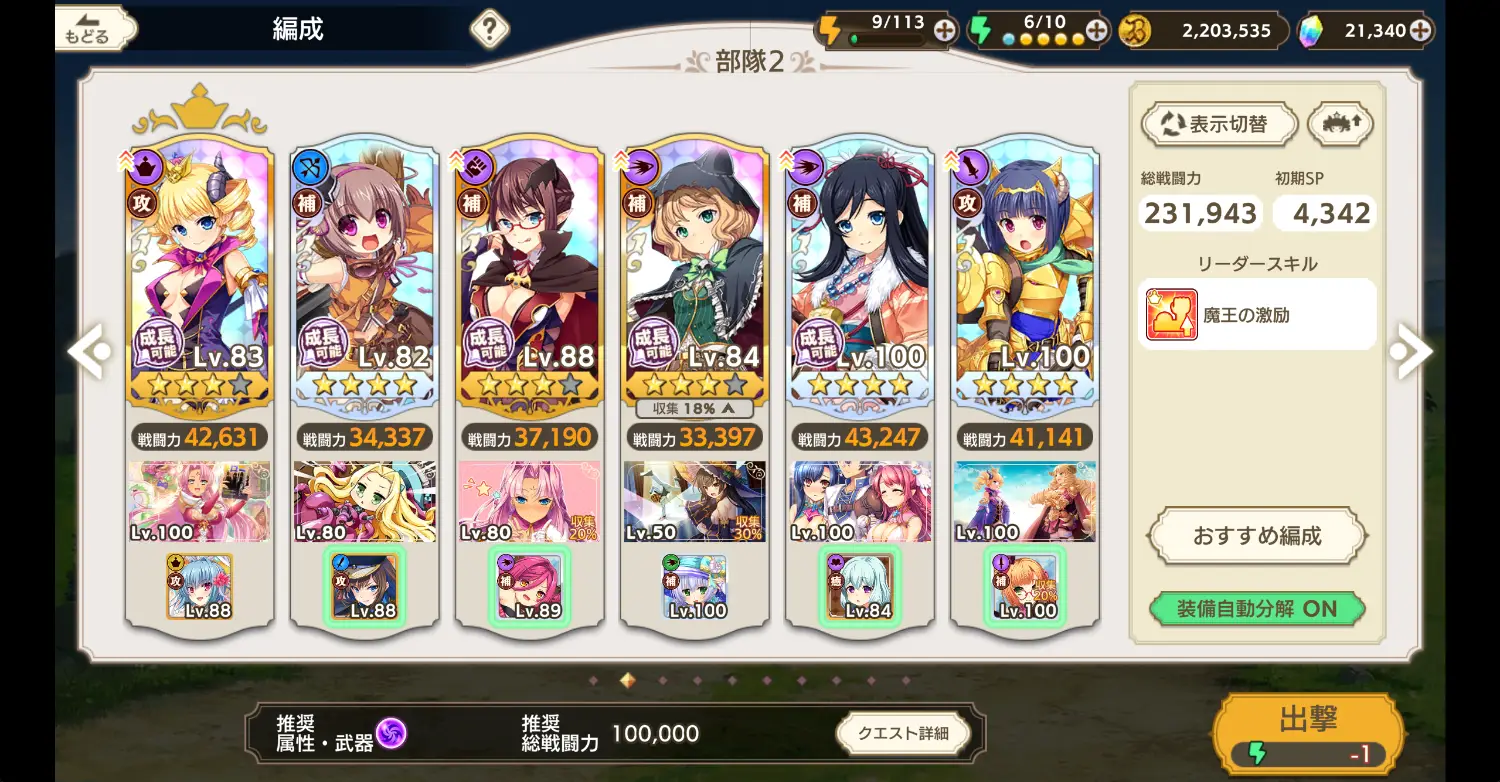Toggle 装備自動分解 auto-dismantle ON
Screen dimensions: 1500x782
pyautogui.click(x=1256, y=608)
